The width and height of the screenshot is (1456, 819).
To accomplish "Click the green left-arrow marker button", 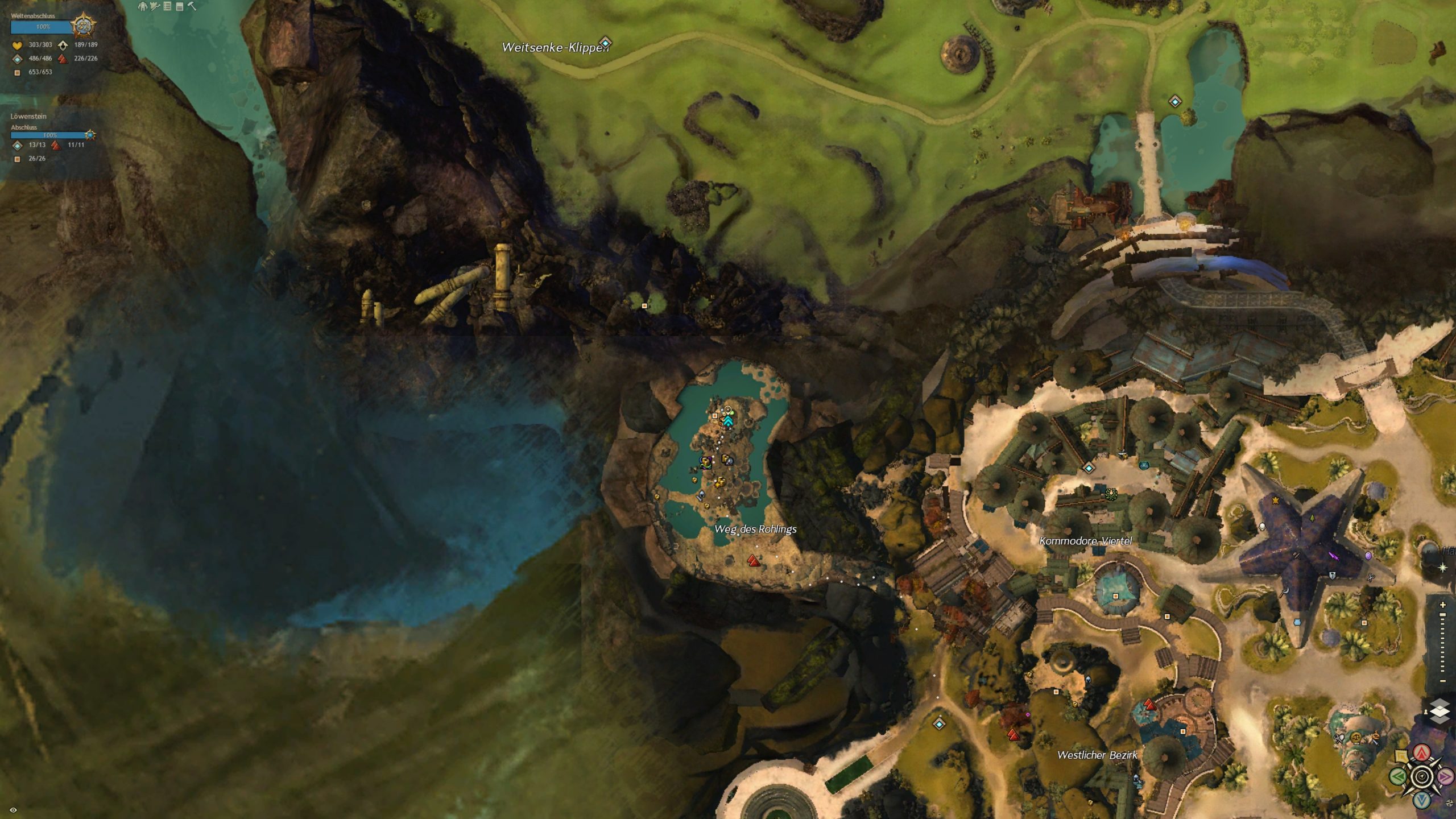I will (1399, 776).
